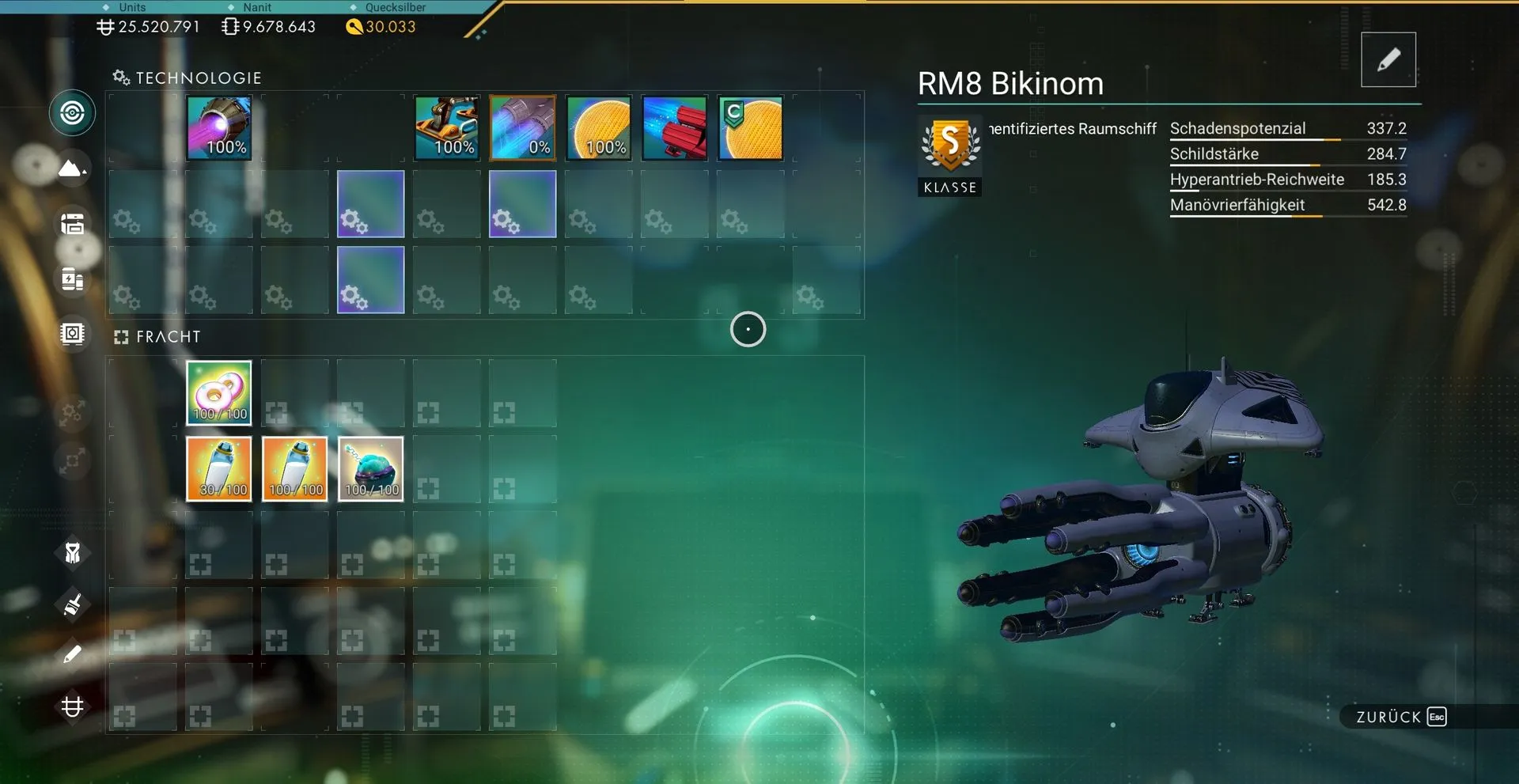Open the battery charge sidebar icon
This screenshot has height=784, width=1519.
tap(72, 279)
